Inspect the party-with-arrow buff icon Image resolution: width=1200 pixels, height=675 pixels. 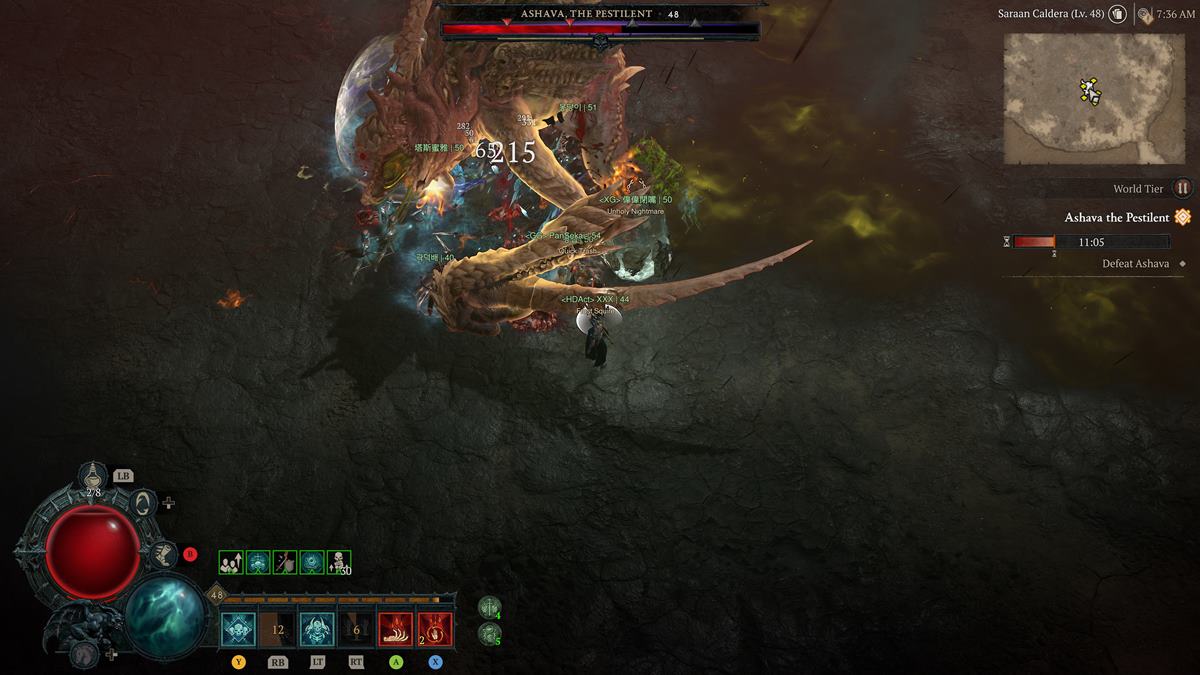coord(231,562)
